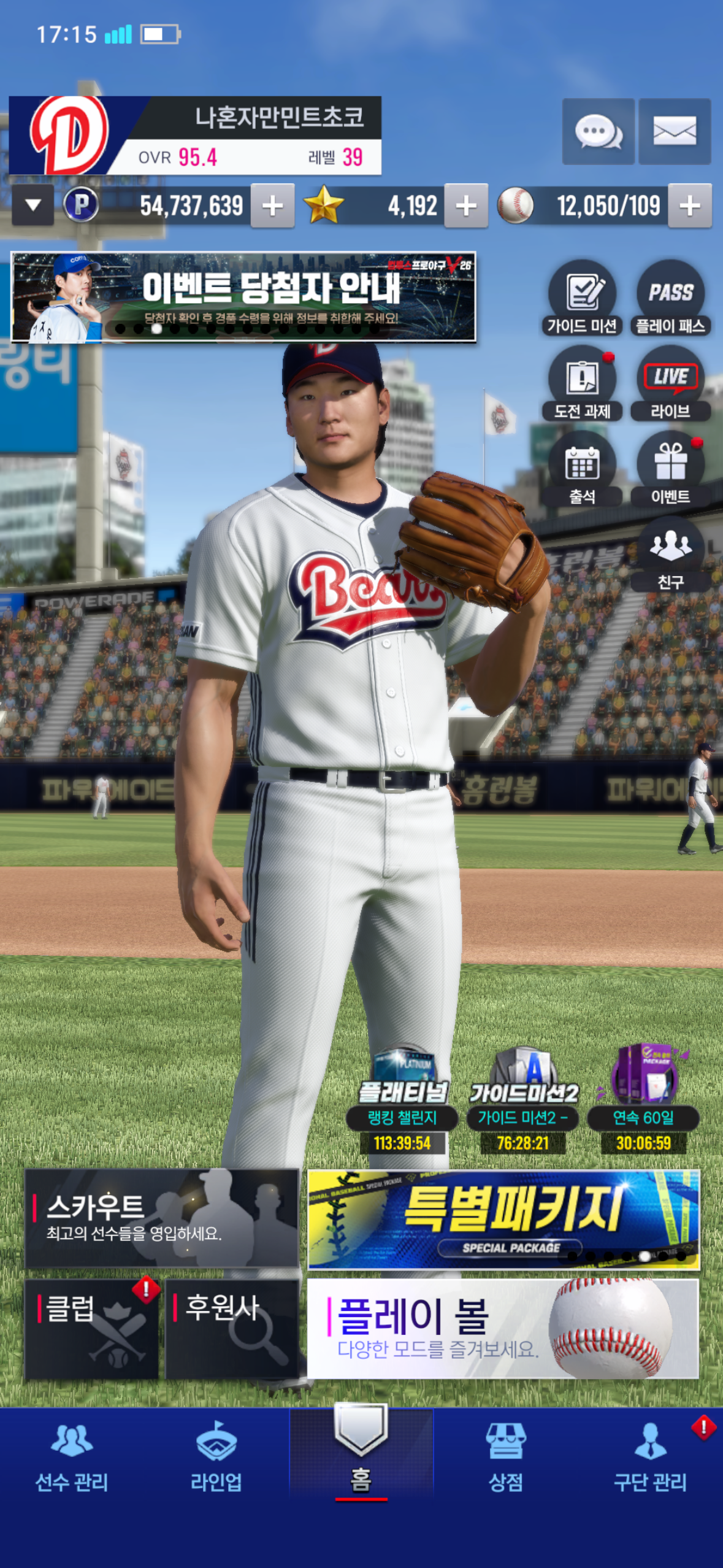
Task: Open the 출석 attendance calendar
Action: [x=582, y=469]
